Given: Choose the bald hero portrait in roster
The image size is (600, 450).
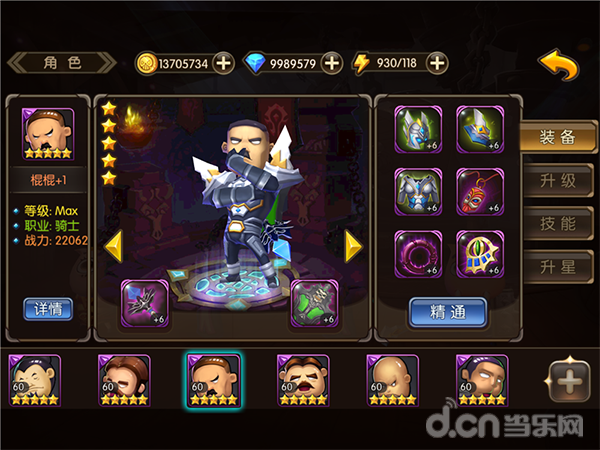Looking at the screenshot, I should coord(391,380).
